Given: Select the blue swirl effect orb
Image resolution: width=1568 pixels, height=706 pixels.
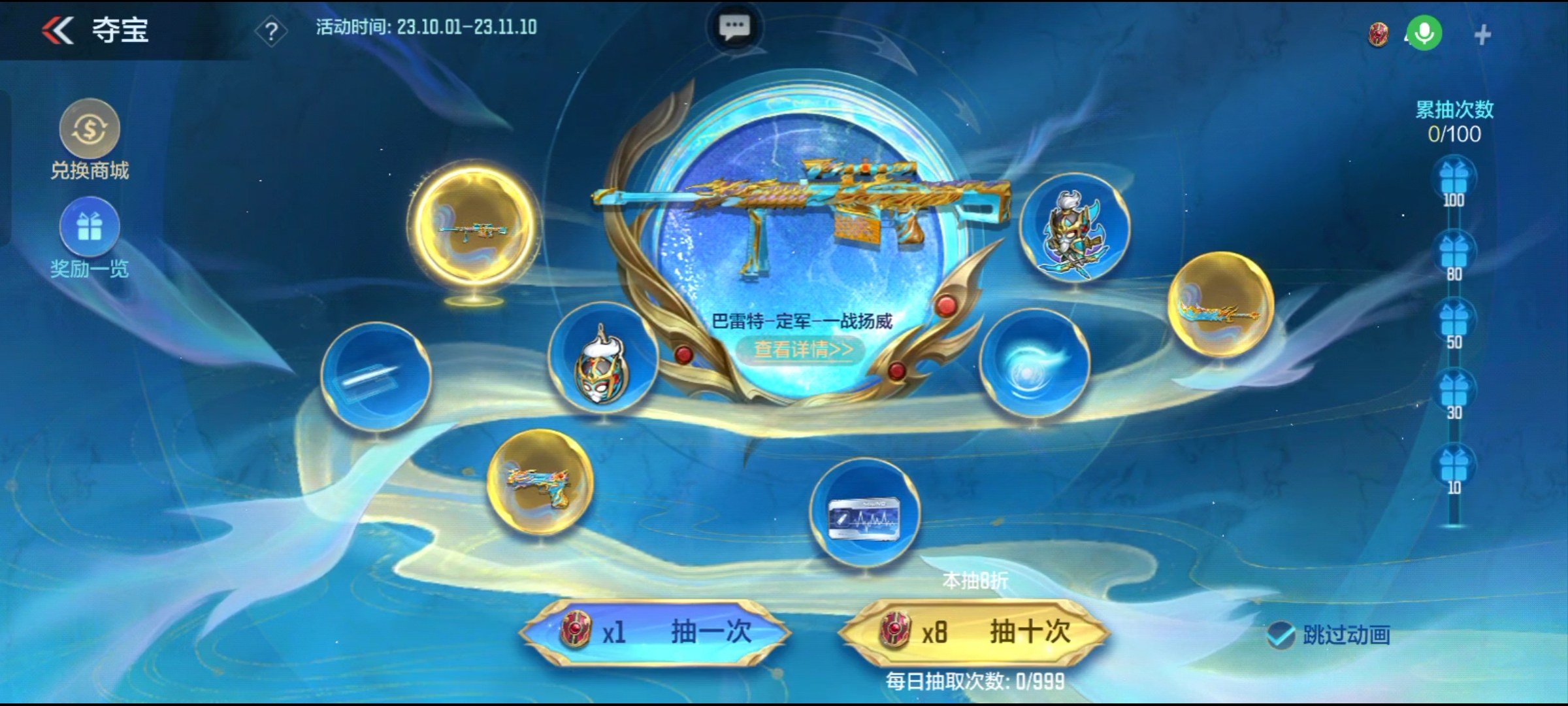Looking at the screenshot, I should click(x=1034, y=364).
